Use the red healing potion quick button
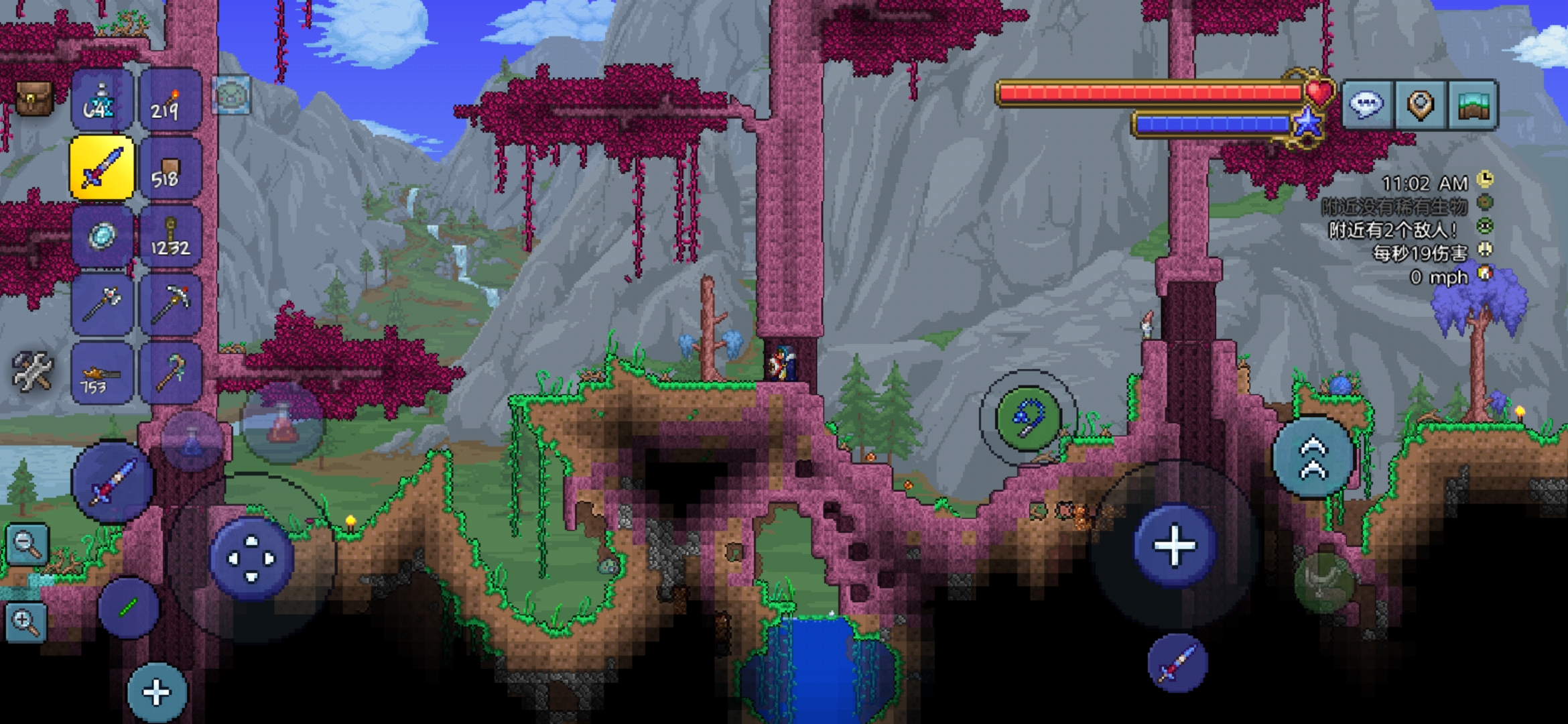 pyautogui.click(x=283, y=424)
